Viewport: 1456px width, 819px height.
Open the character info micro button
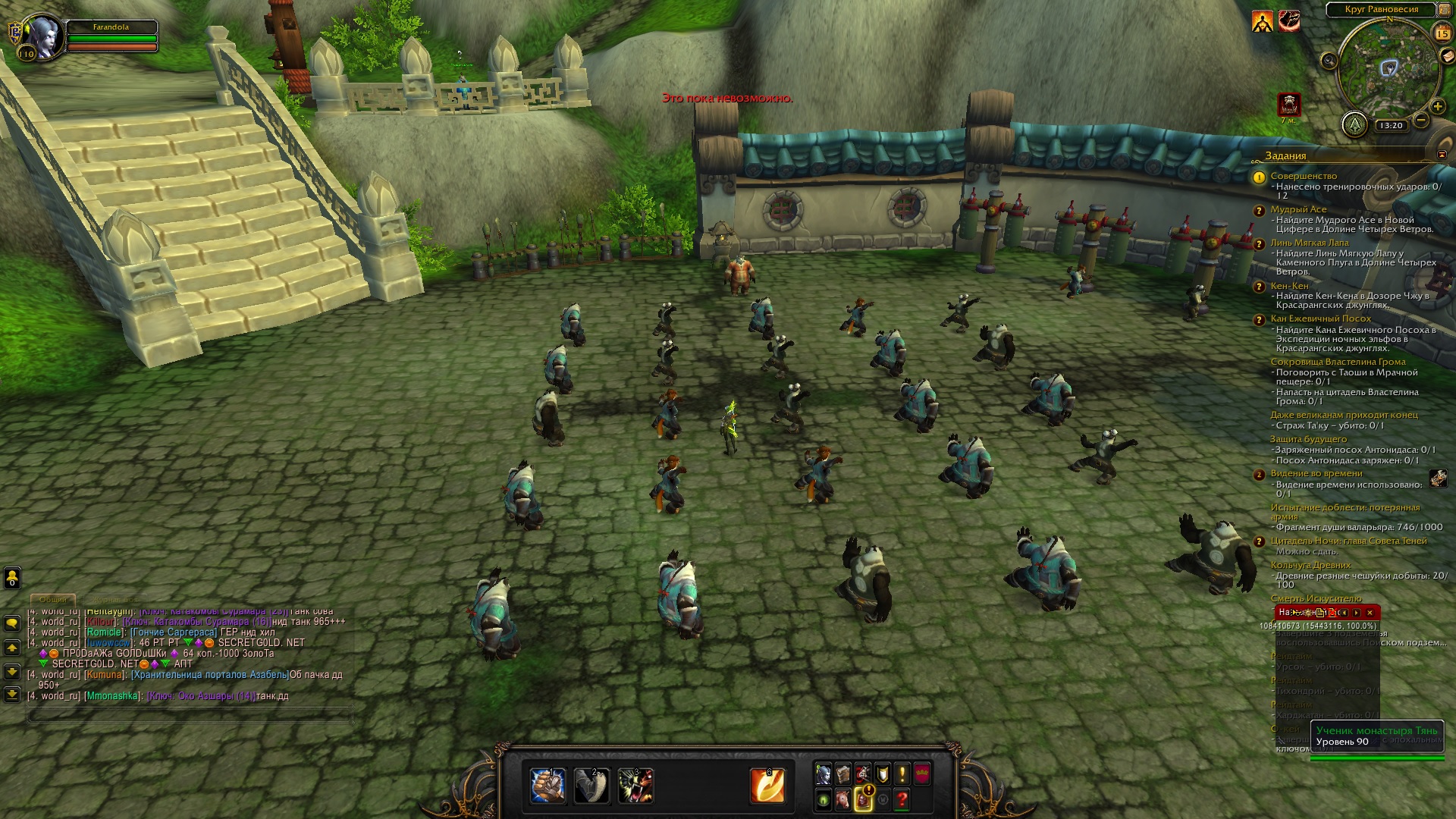[824, 774]
